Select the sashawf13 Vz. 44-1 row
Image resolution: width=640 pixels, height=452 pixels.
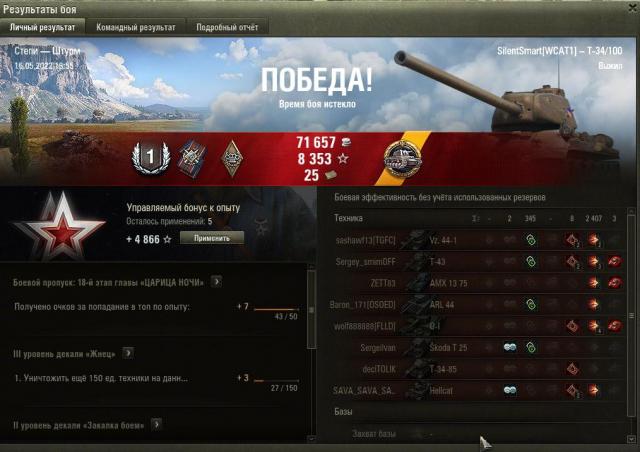click(x=478, y=240)
